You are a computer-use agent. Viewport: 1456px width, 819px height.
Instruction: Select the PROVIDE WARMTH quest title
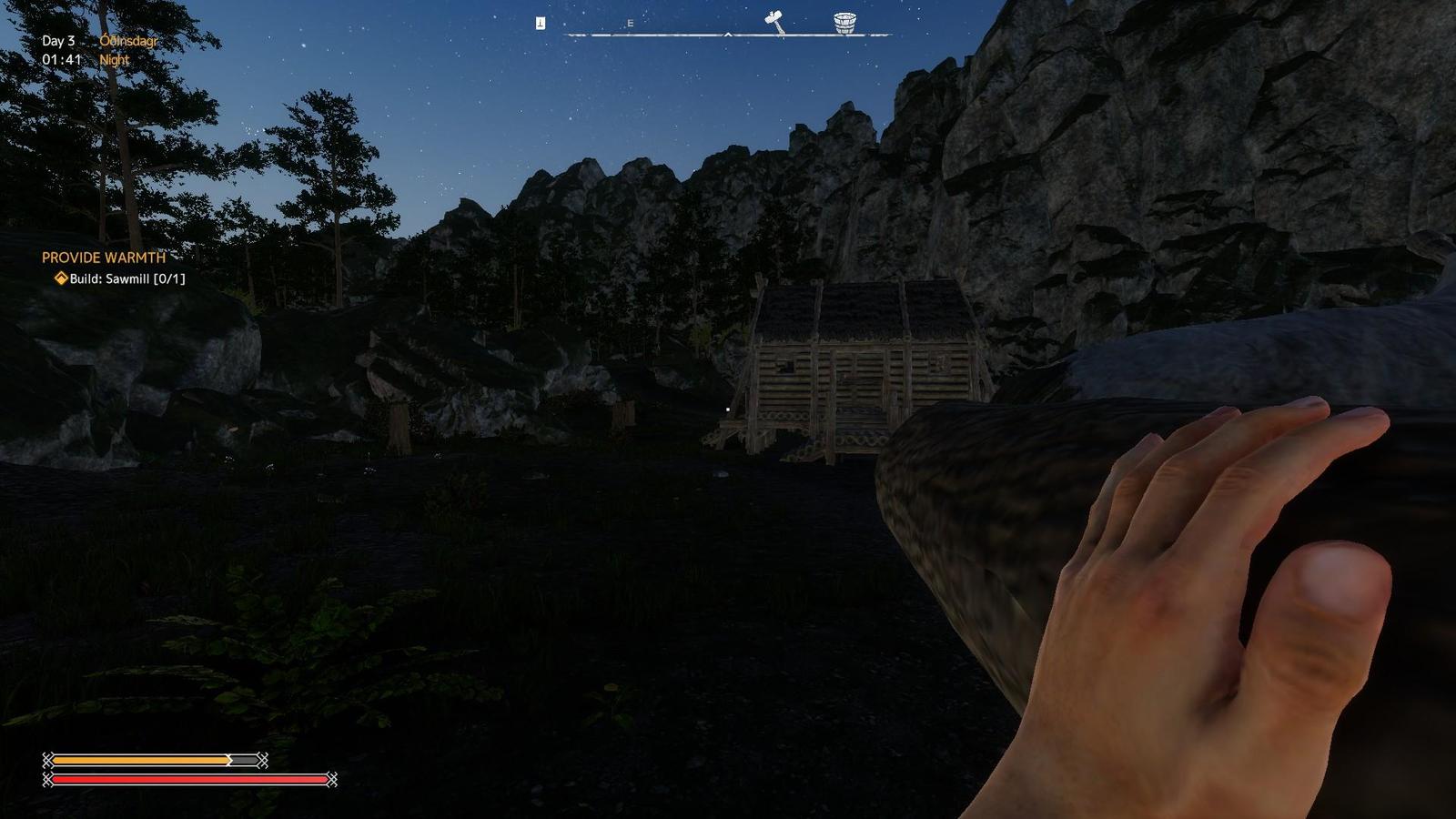click(x=103, y=258)
